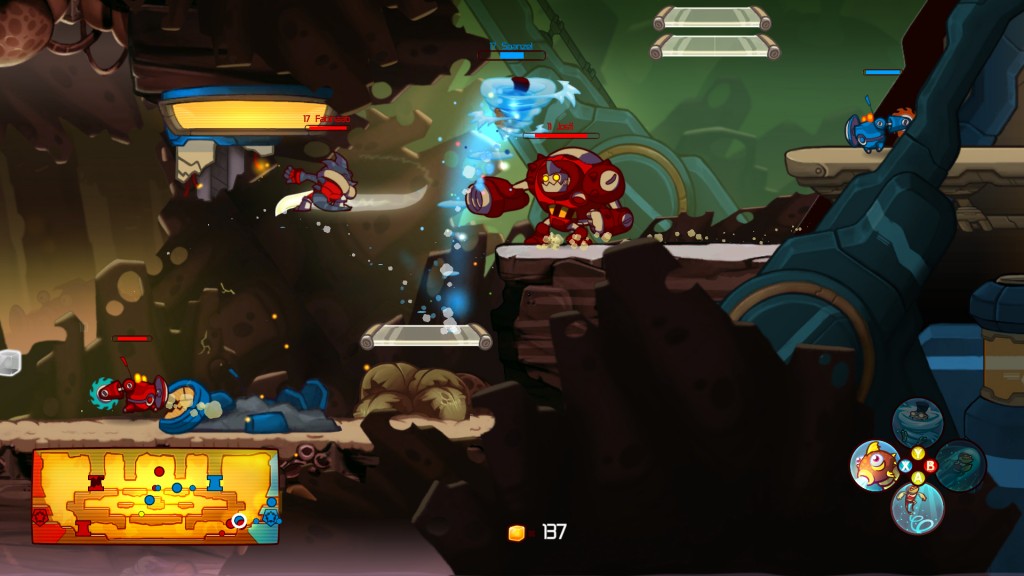Activate the orange anchor fish attack icon

[874, 465]
